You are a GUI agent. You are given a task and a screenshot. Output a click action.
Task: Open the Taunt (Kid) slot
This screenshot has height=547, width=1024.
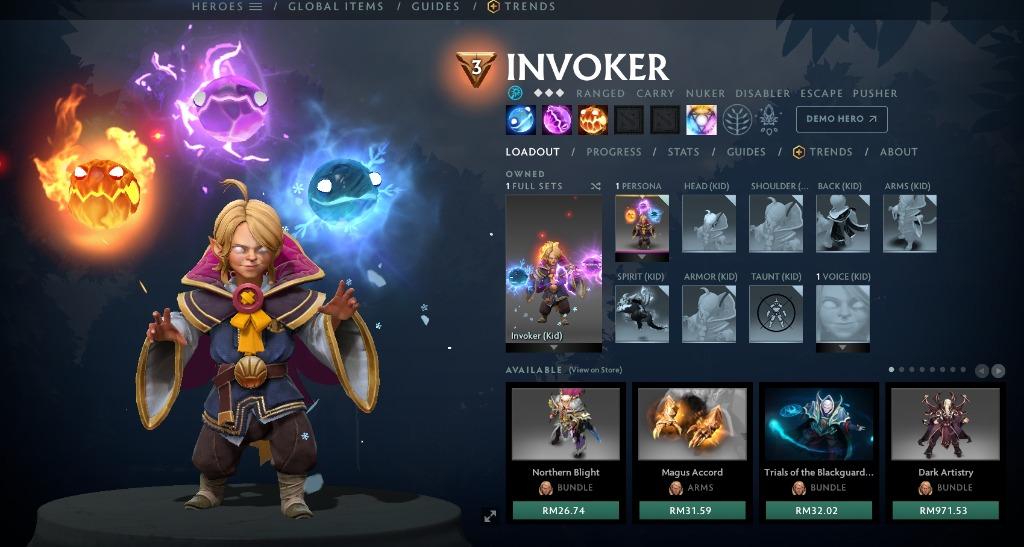(x=776, y=313)
